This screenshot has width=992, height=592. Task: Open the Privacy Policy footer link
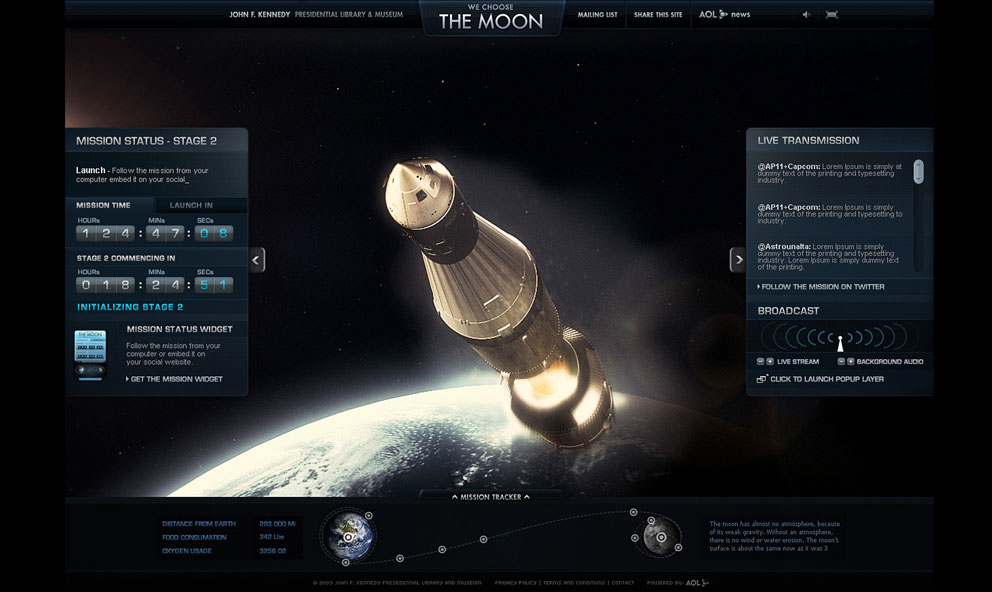coord(515,582)
